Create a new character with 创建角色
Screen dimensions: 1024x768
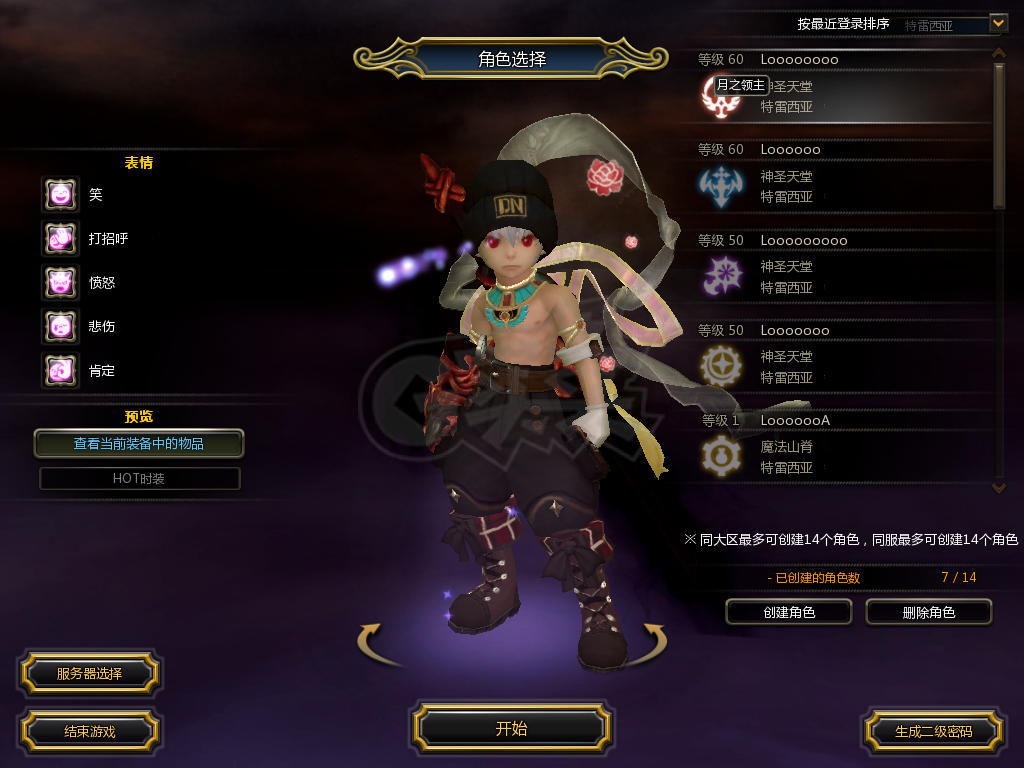[788, 612]
